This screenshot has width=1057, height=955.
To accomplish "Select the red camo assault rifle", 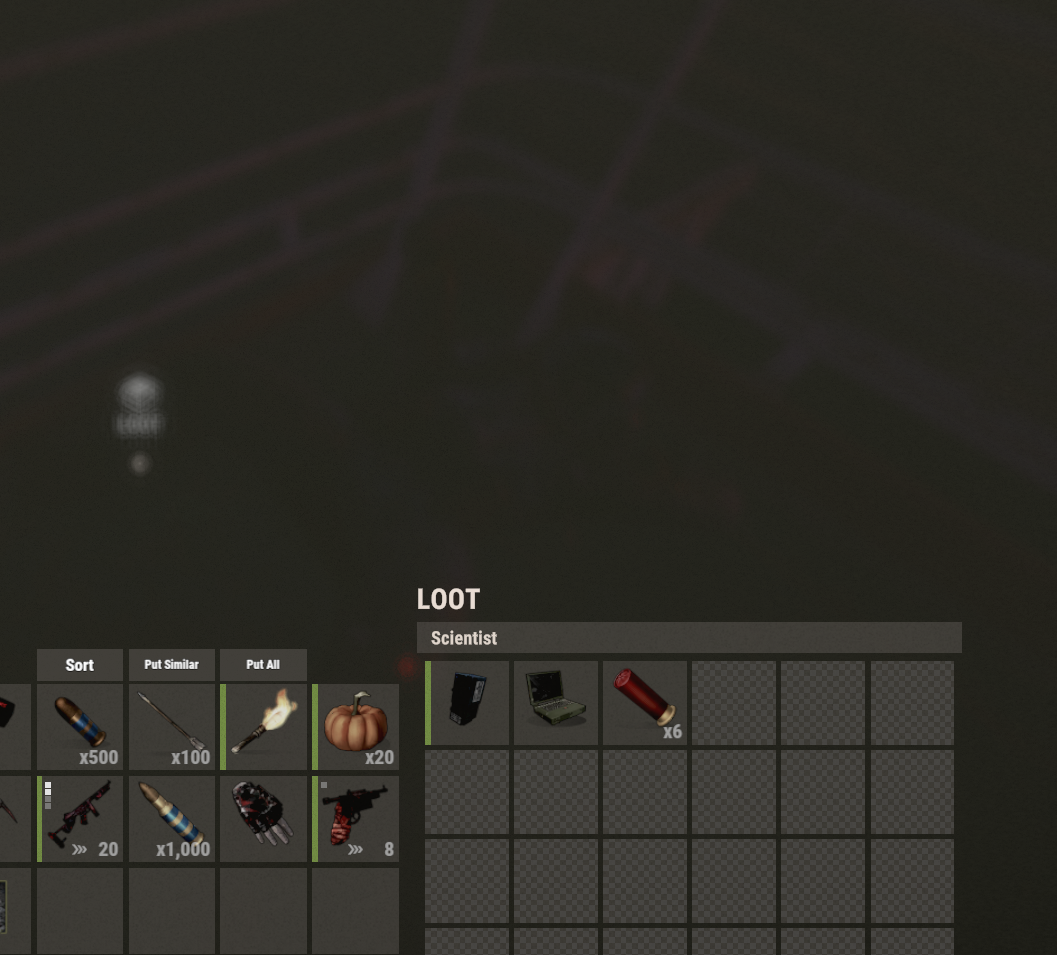I will click(x=80, y=818).
